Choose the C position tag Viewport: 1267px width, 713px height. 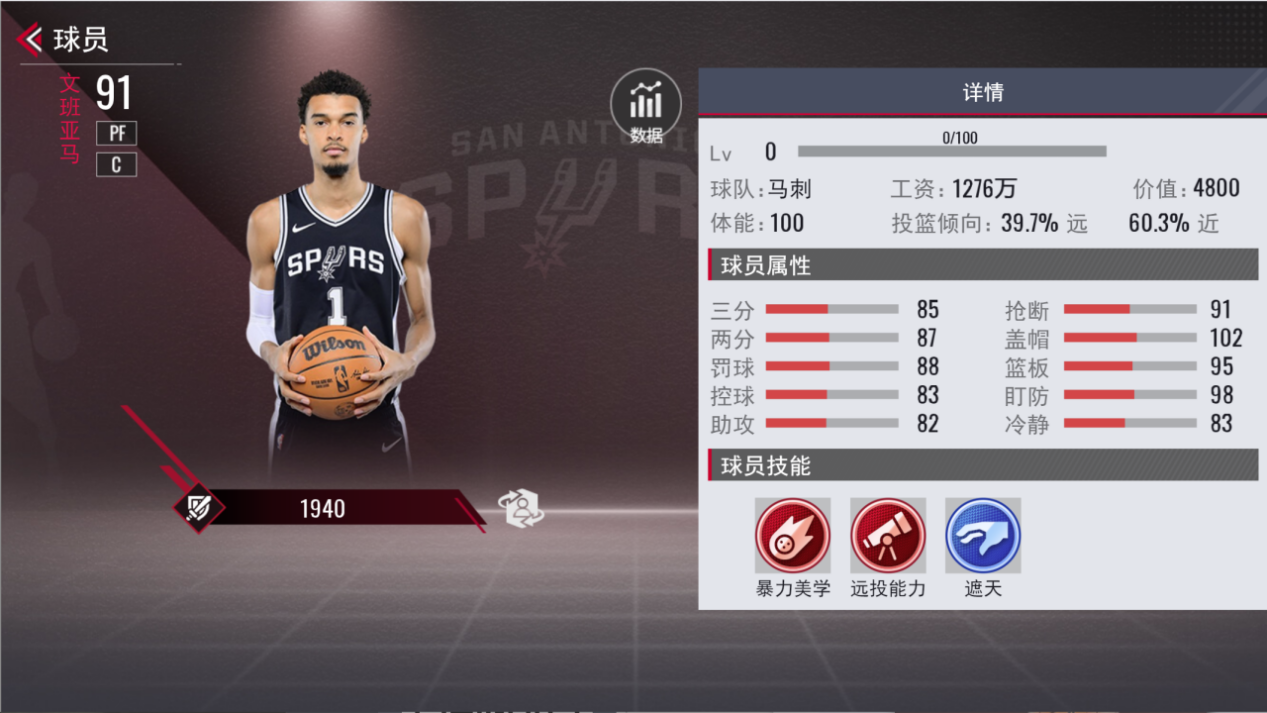117,165
